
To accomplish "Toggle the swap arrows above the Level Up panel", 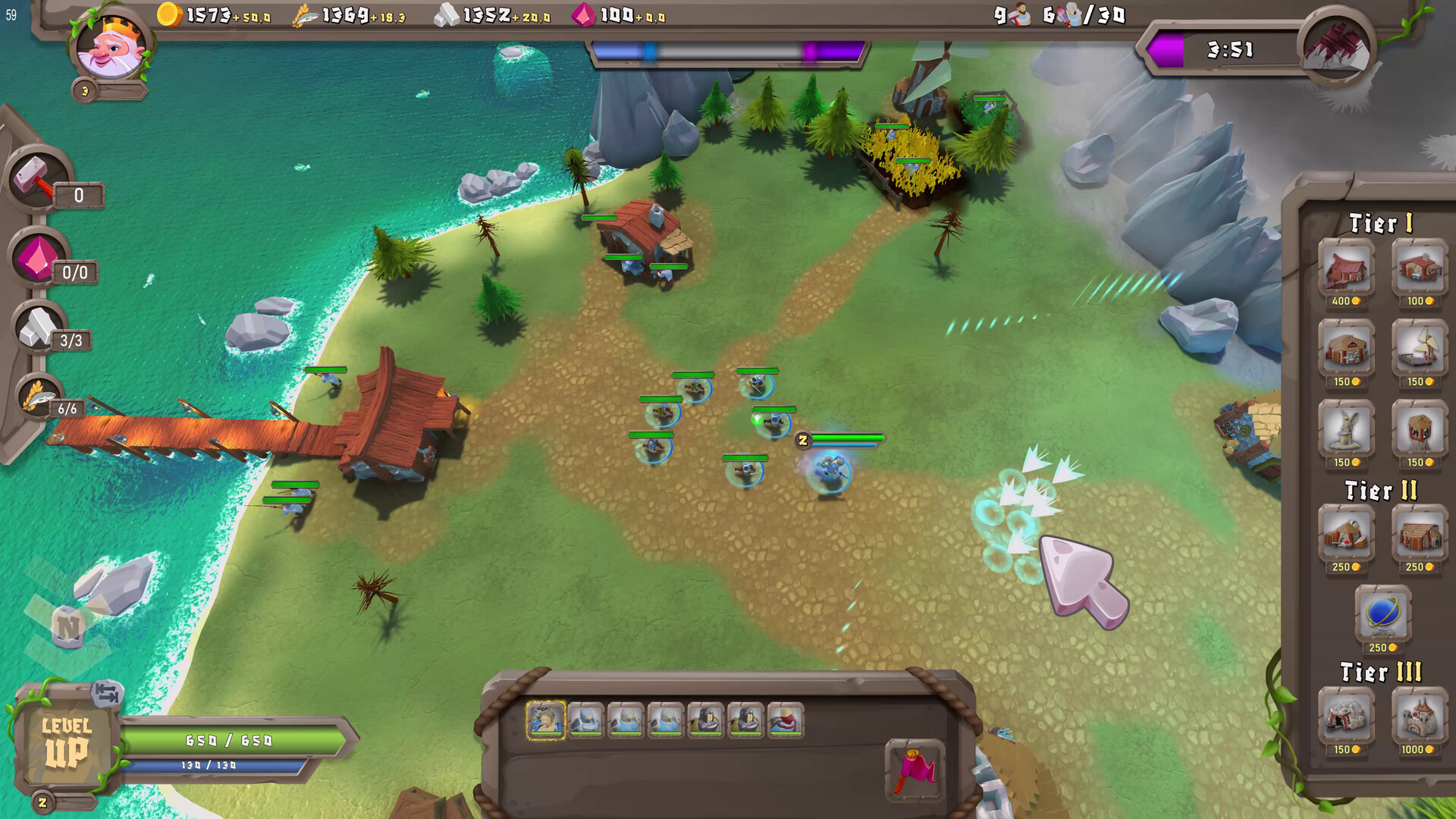I will point(105,693).
